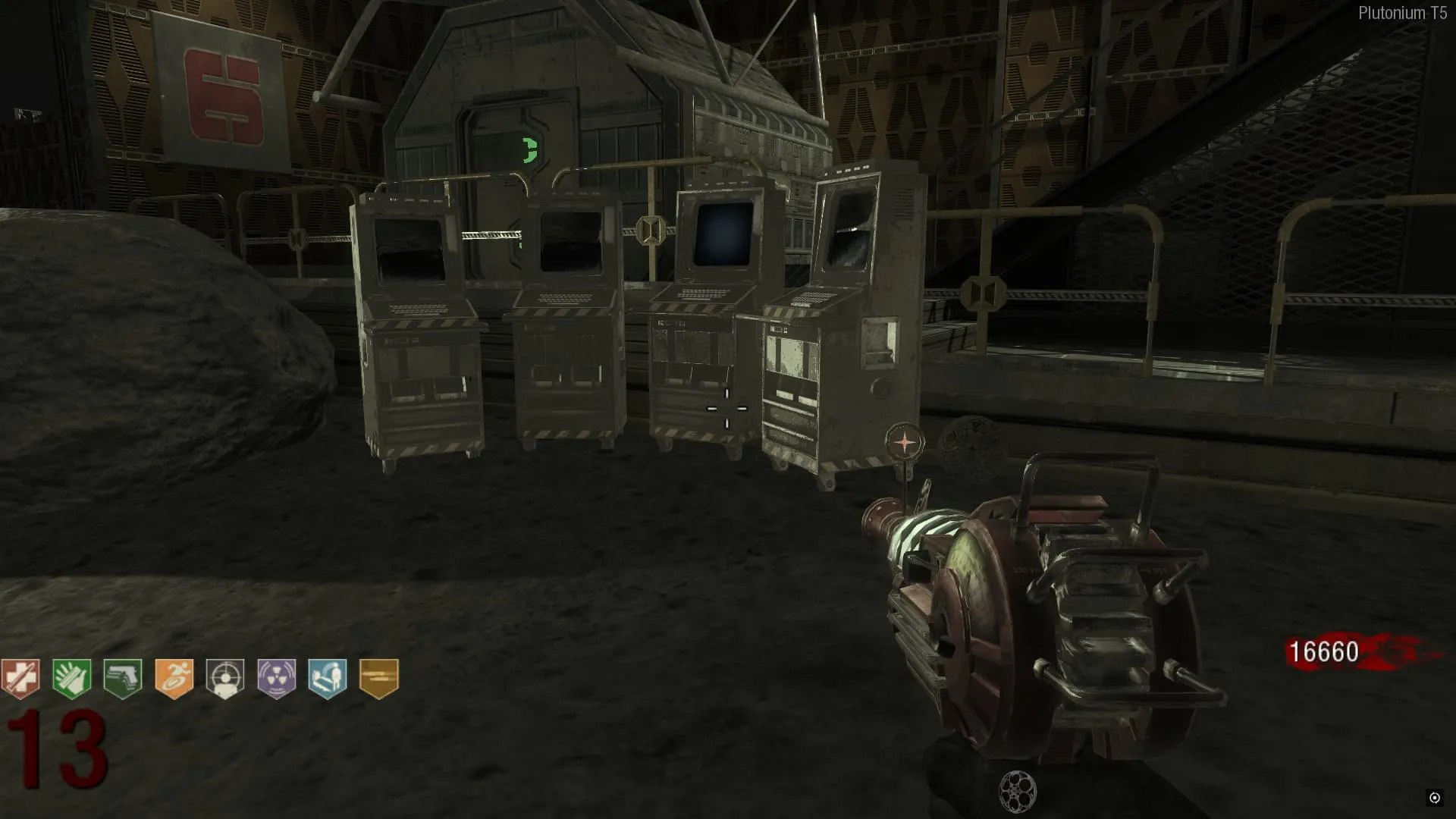The image size is (1456, 819).
Task: Select the purple PhD Flopper perk icon
Action: (x=276, y=677)
